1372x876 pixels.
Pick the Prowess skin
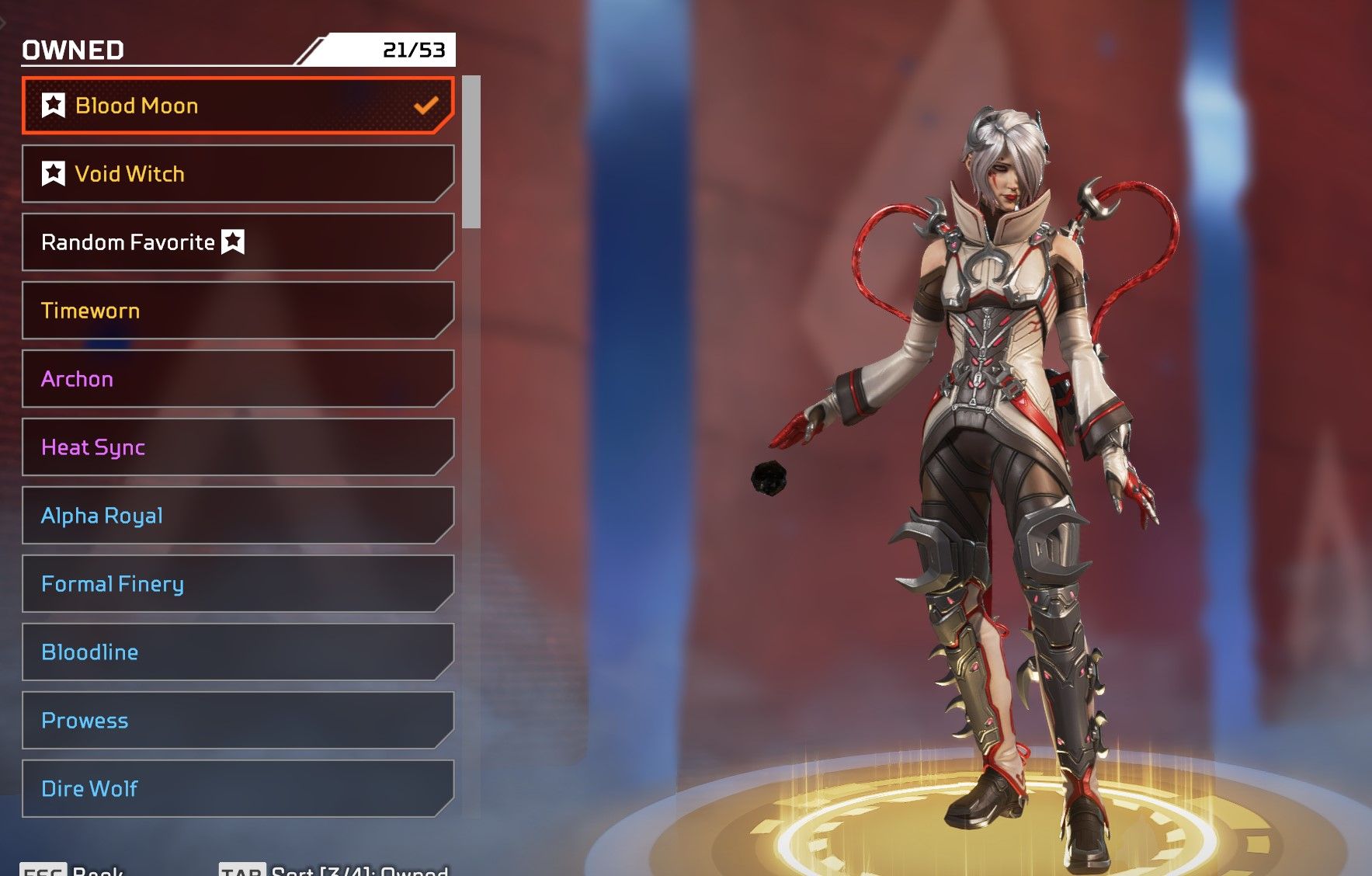[237, 721]
